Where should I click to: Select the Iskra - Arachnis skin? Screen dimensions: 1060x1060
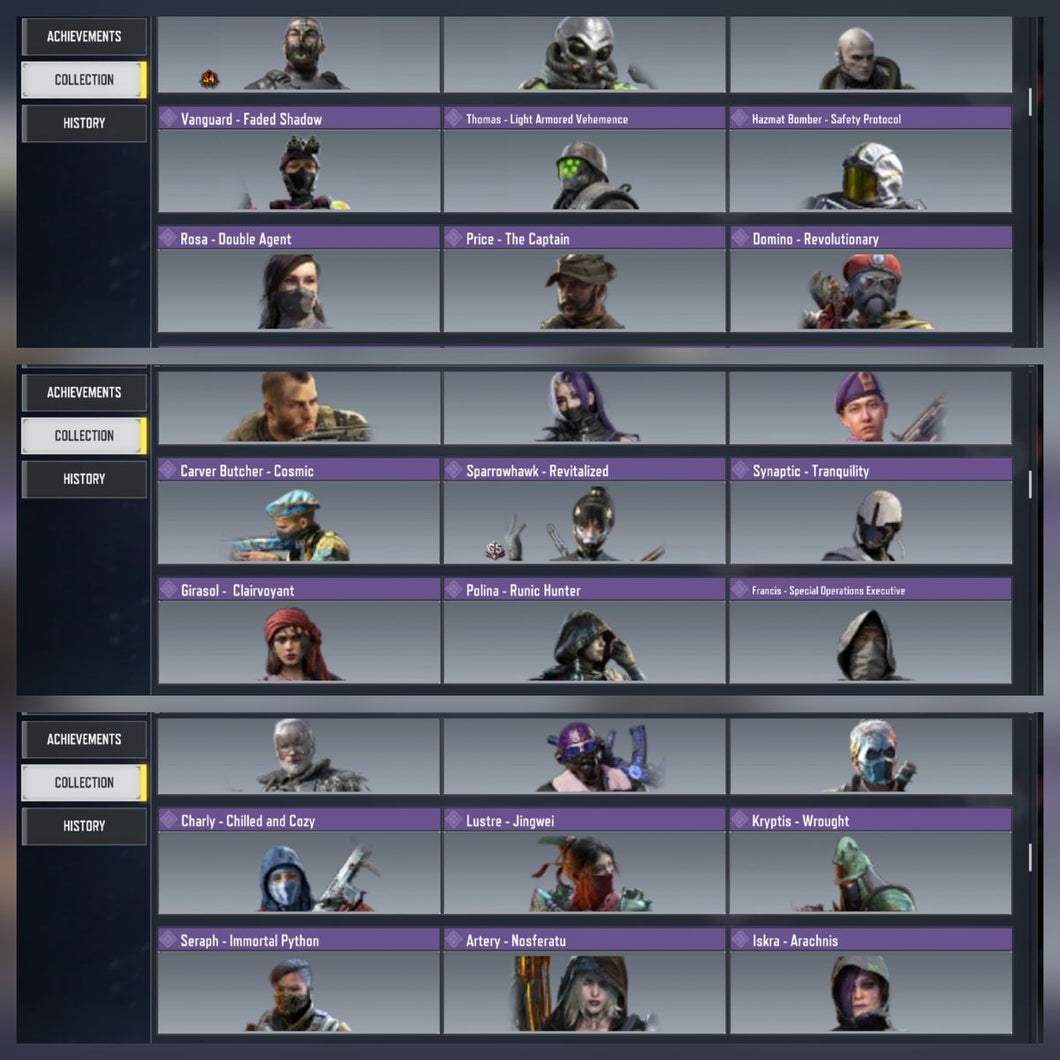click(870, 991)
